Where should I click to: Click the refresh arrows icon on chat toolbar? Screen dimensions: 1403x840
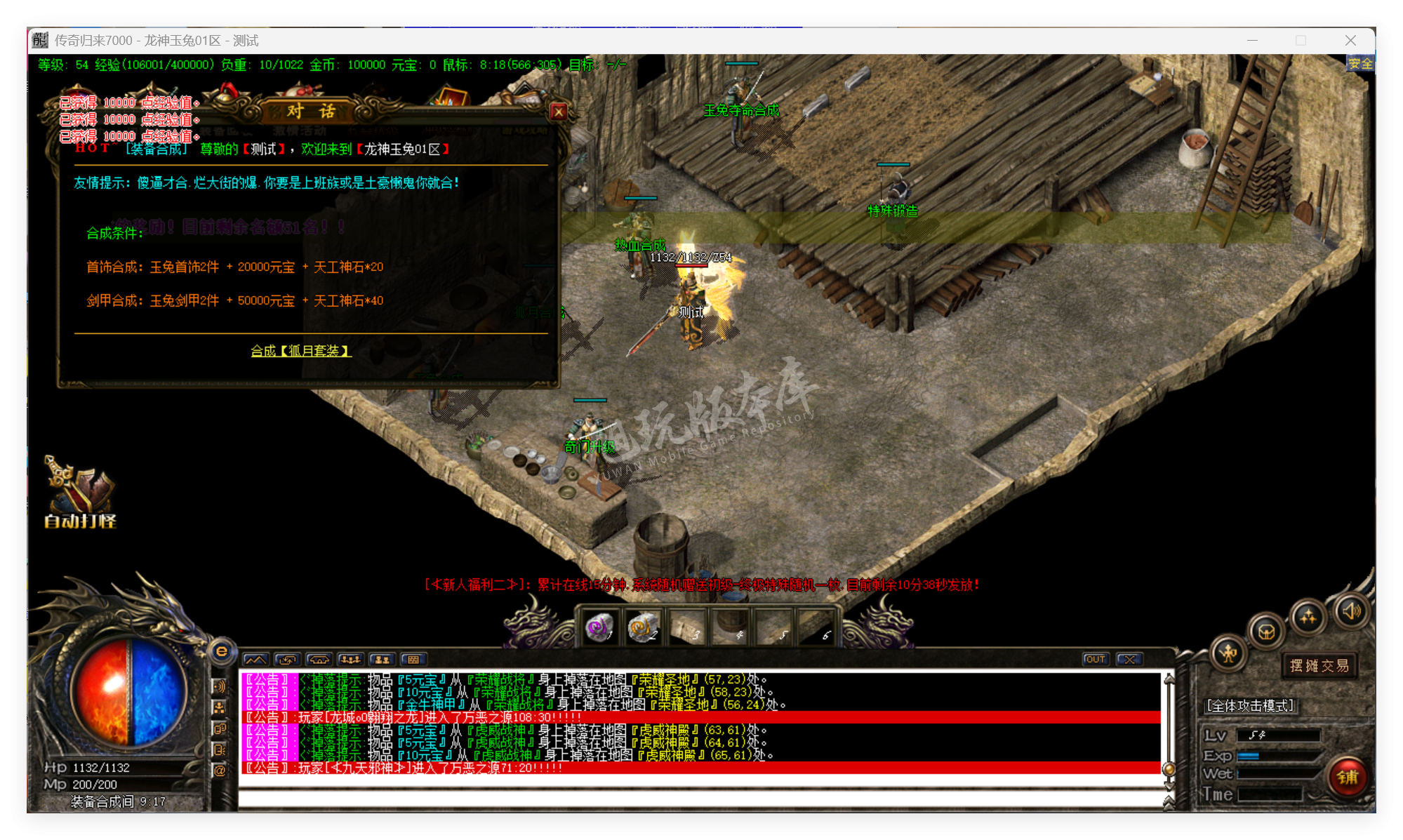point(286,660)
